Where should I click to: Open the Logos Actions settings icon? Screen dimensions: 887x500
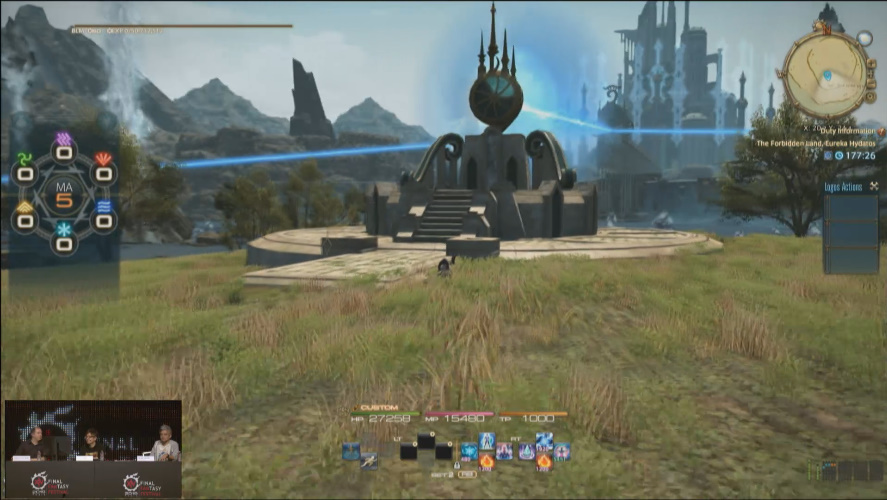pos(873,186)
